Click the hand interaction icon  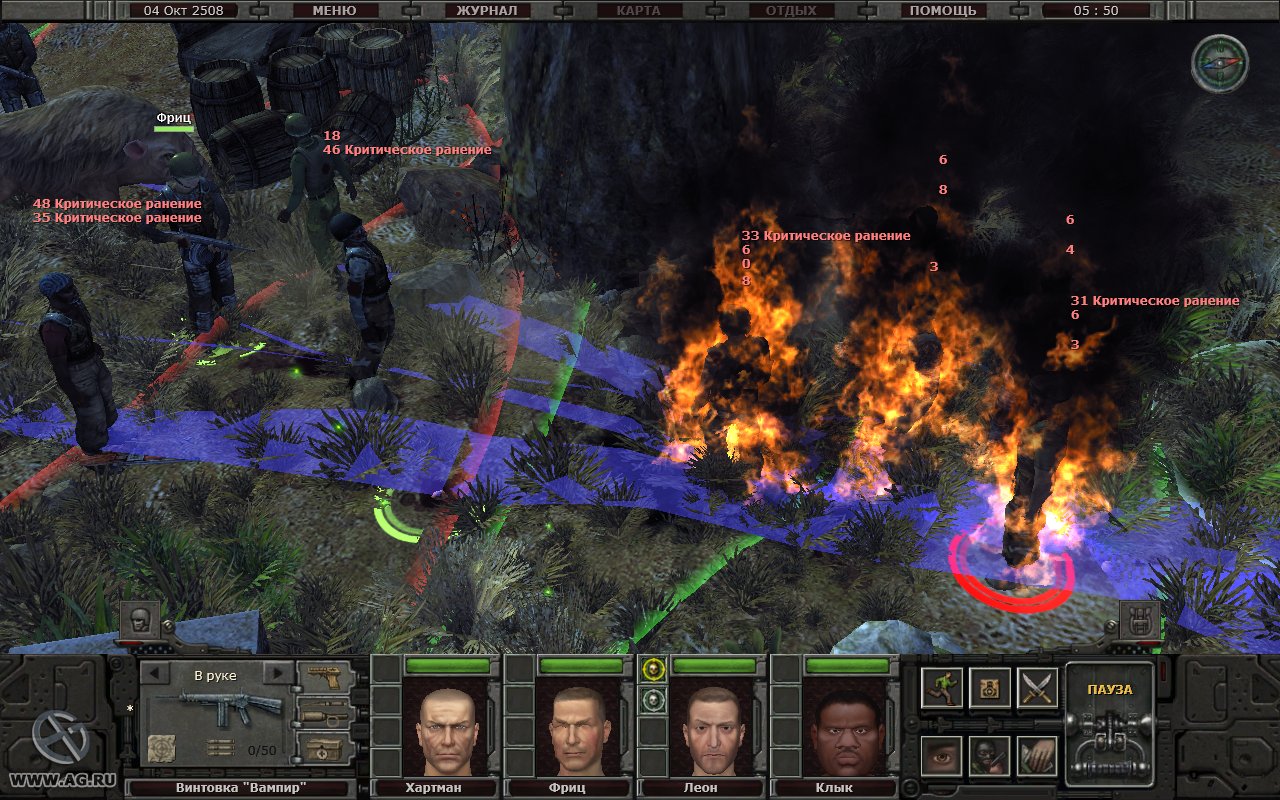1037,756
